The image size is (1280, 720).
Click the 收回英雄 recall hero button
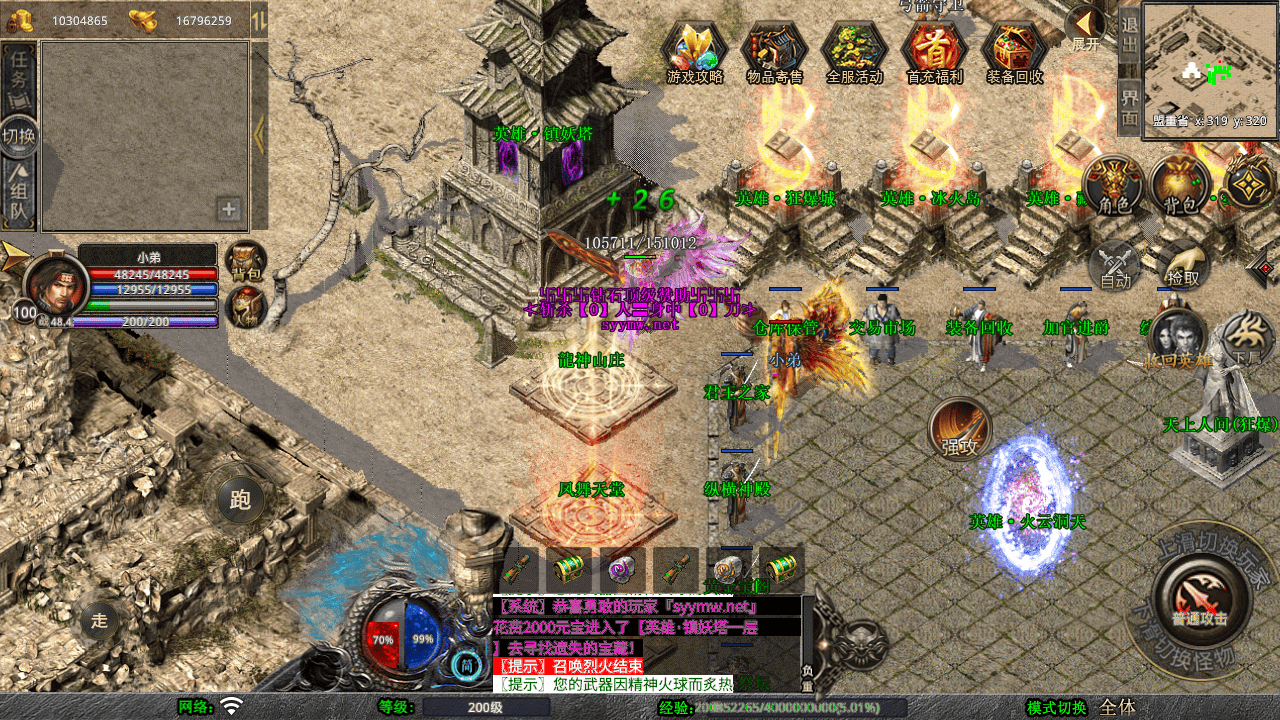click(x=1178, y=340)
